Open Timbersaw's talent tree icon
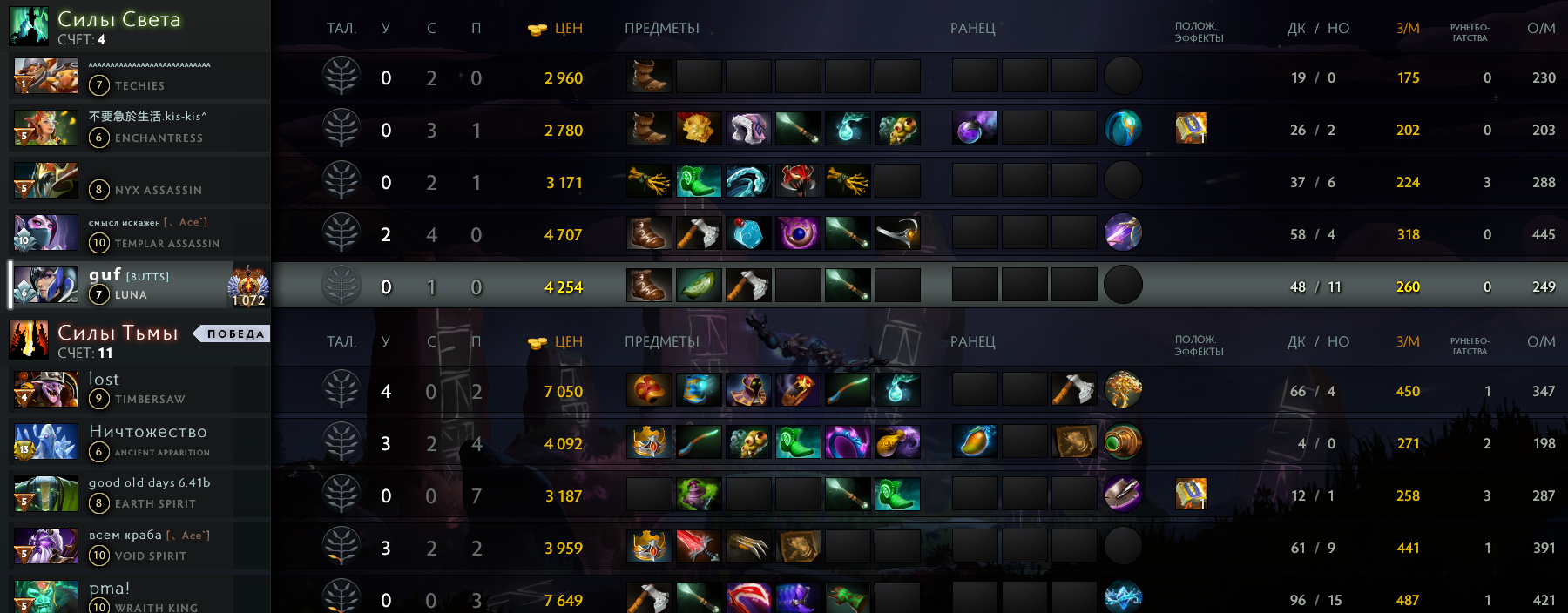Image resolution: width=1568 pixels, height=613 pixels. [x=341, y=390]
